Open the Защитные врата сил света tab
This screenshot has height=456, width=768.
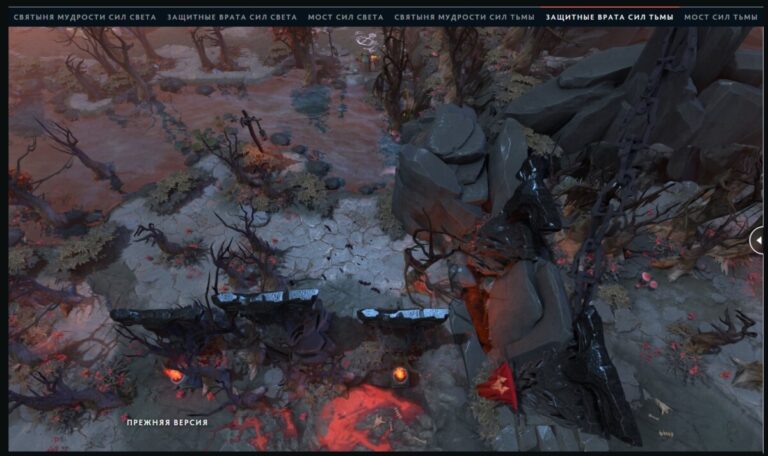[232, 17]
